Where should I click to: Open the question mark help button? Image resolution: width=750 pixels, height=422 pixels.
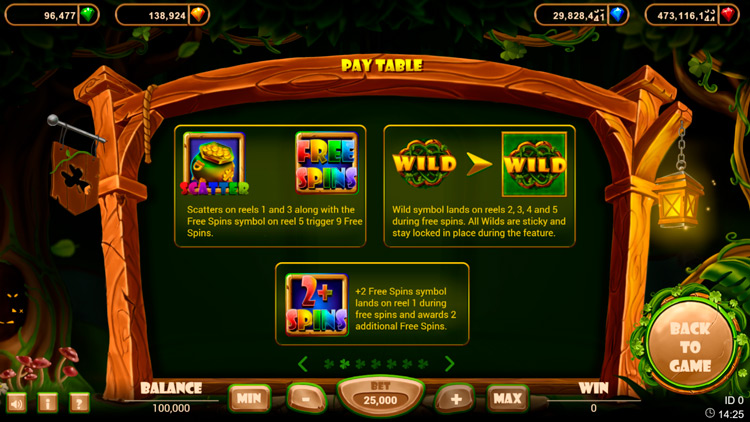point(79,403)
